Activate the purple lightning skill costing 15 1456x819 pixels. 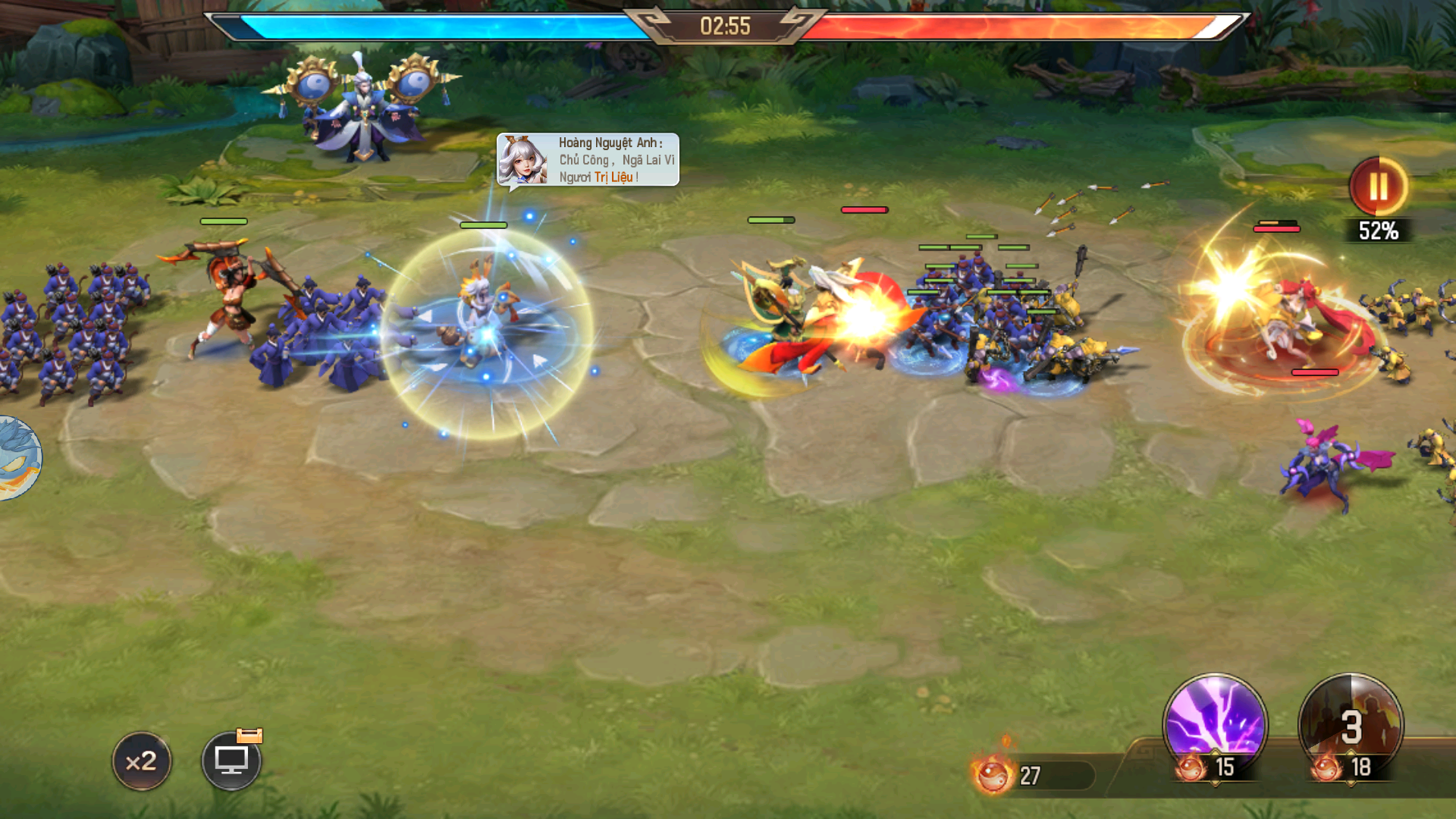coord(1215,724)
